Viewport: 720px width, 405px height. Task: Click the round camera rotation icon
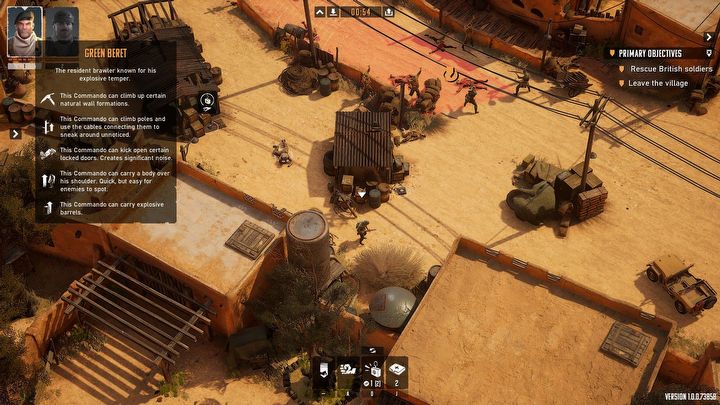[x=207, y=100]
